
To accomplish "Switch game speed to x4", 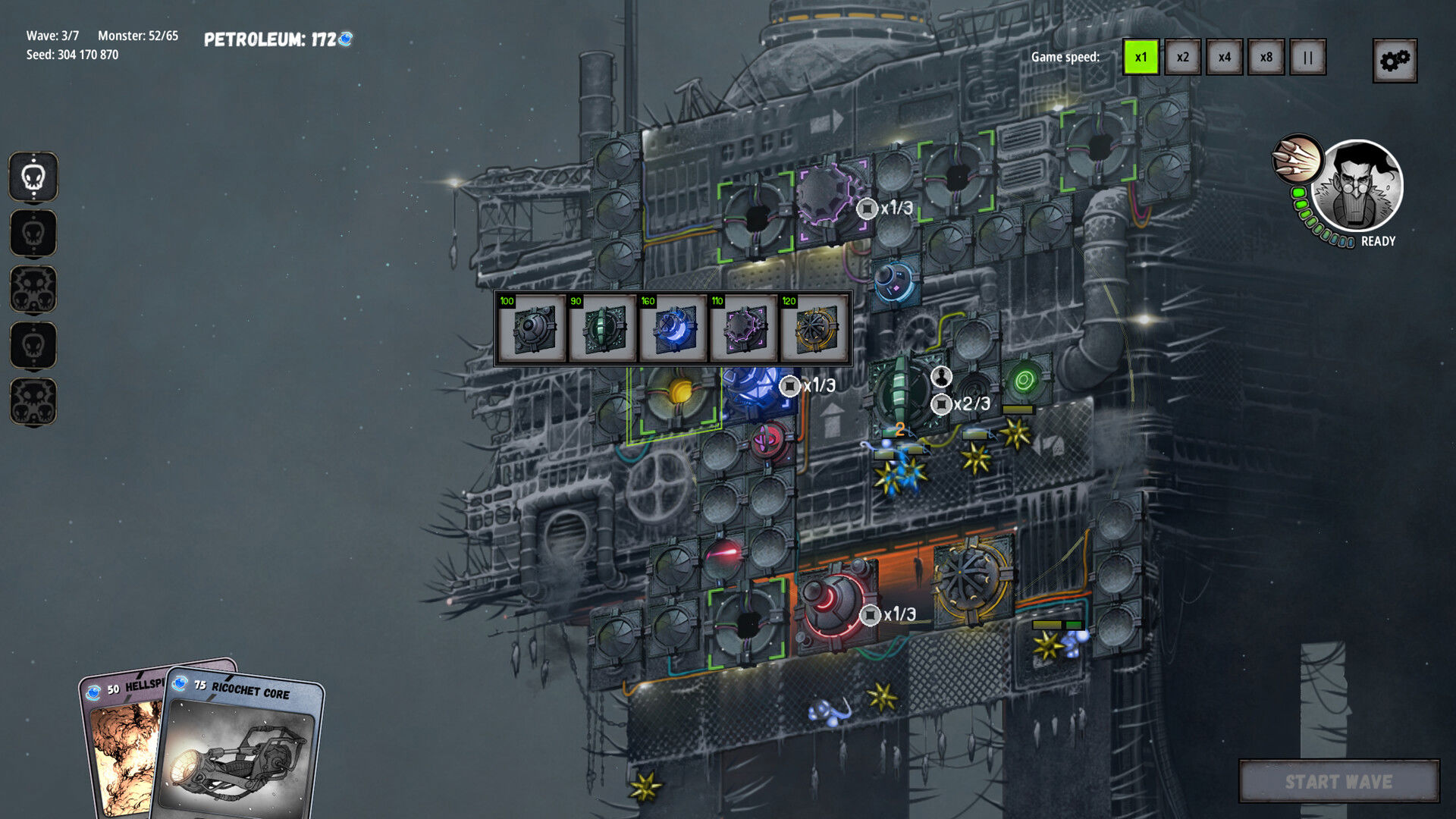I will click(x=1224, y=58).
